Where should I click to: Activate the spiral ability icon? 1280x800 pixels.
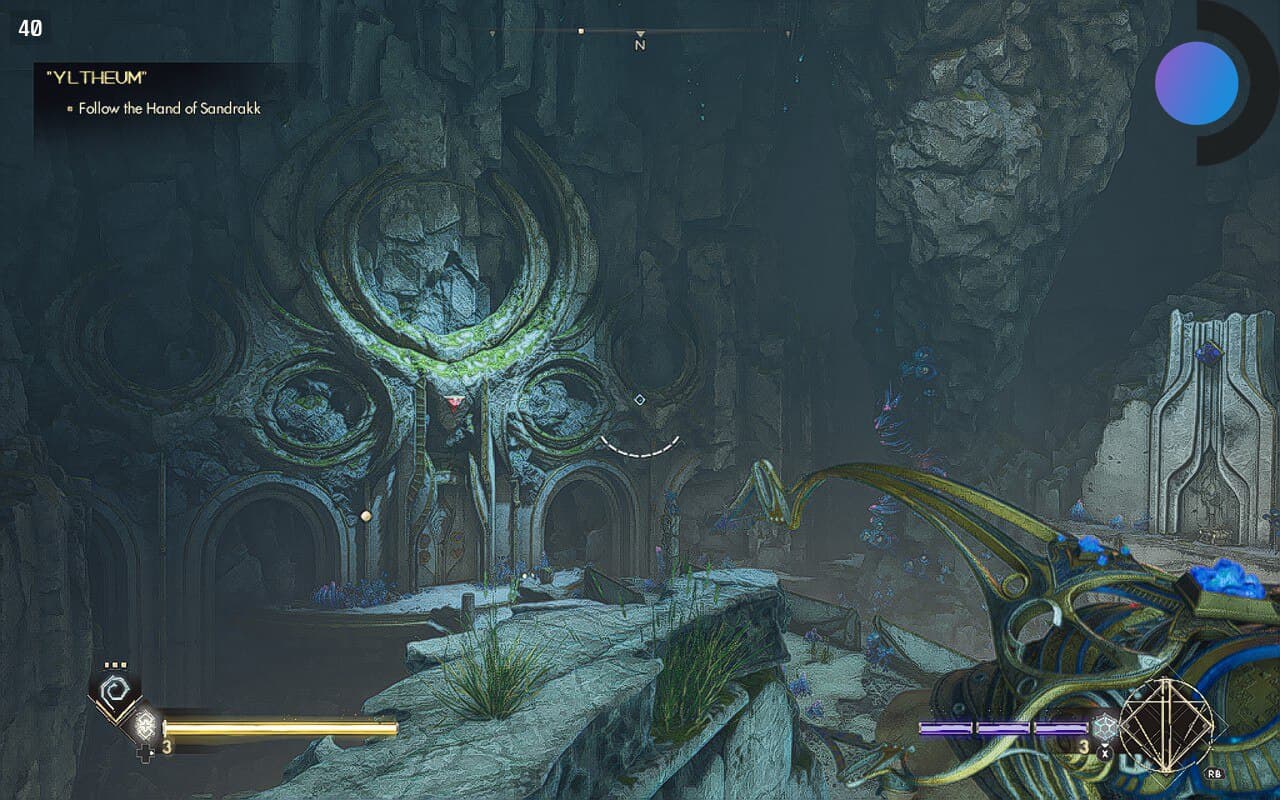click(x=115, y=690)
